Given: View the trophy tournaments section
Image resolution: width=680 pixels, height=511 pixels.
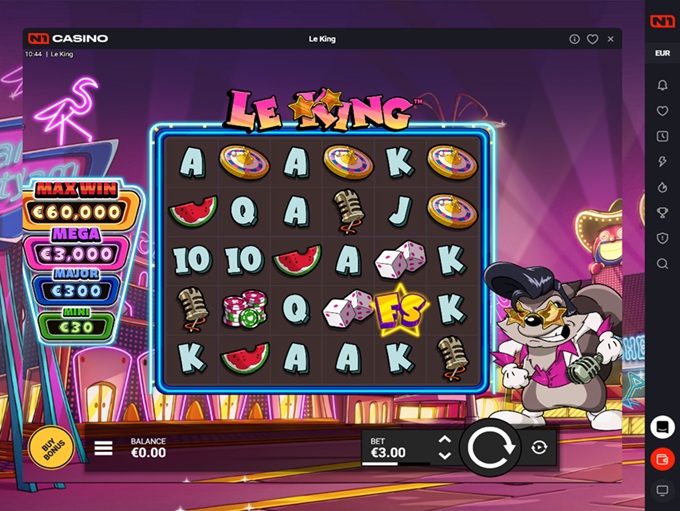Looking at the screenshot, I should [x=662, y=212].
